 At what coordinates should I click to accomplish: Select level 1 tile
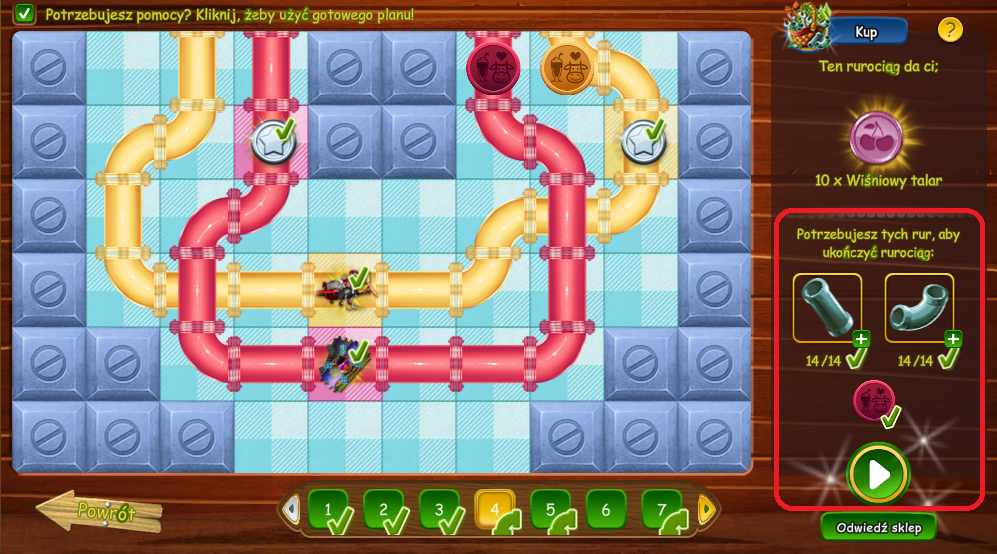327,509
